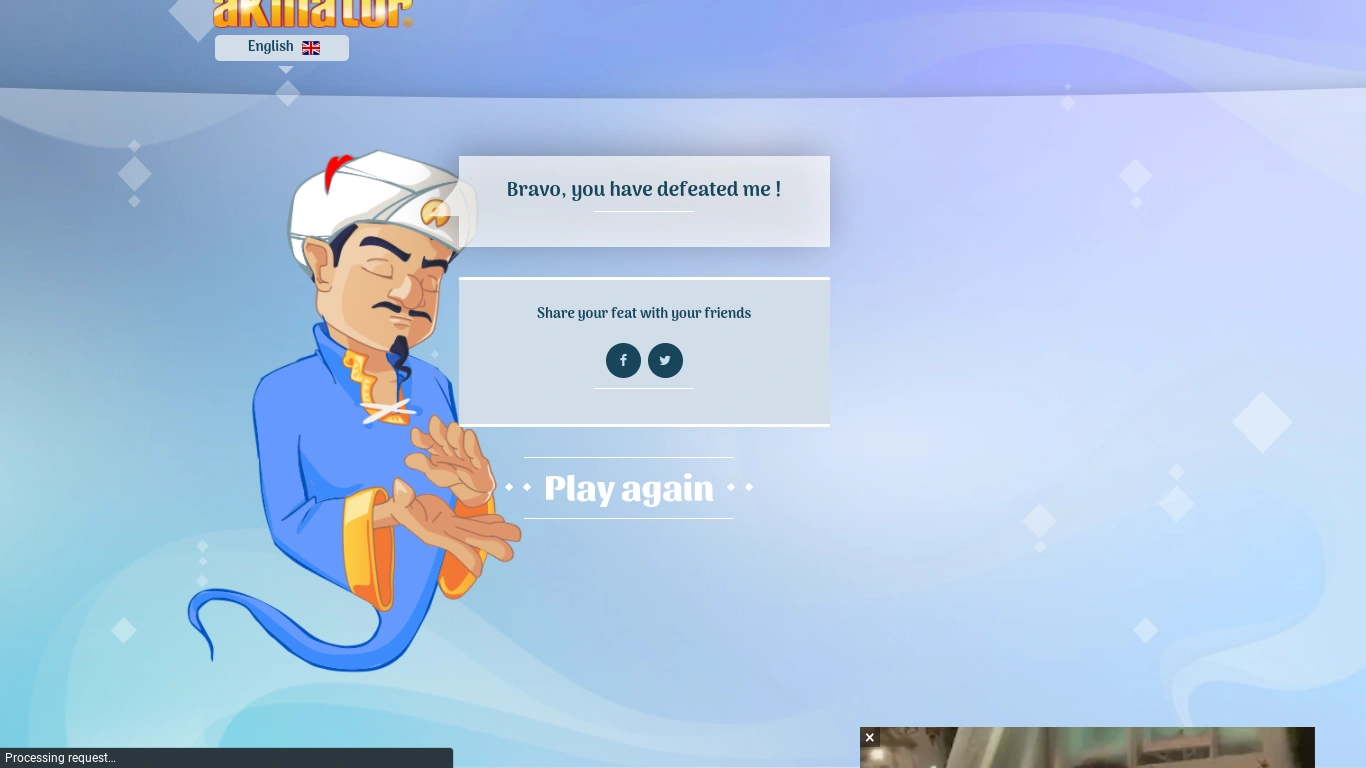The image size is (1366, 768).
Task: Select the English menu entry
Action: point(270,47)
